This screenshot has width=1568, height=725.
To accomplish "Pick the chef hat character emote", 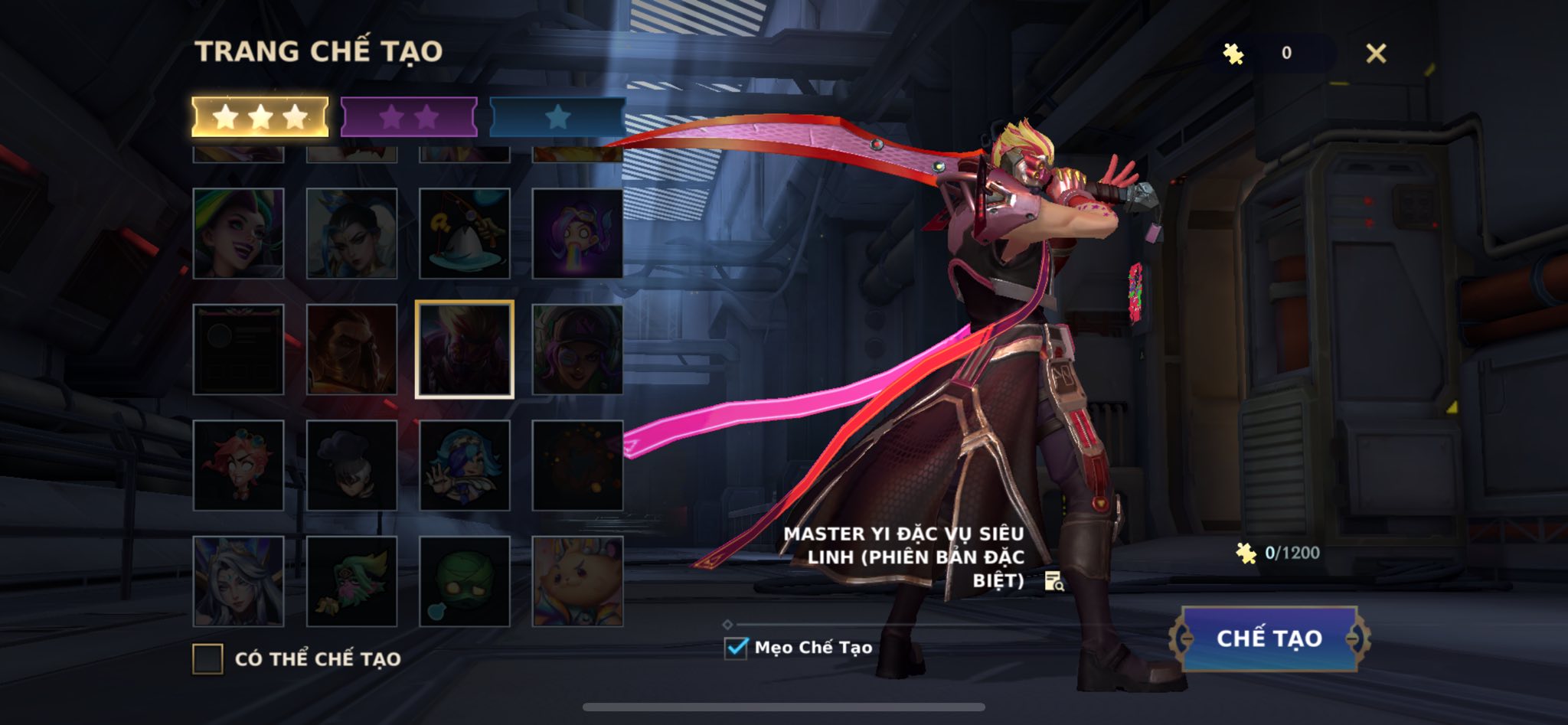I will coord(351,465).
